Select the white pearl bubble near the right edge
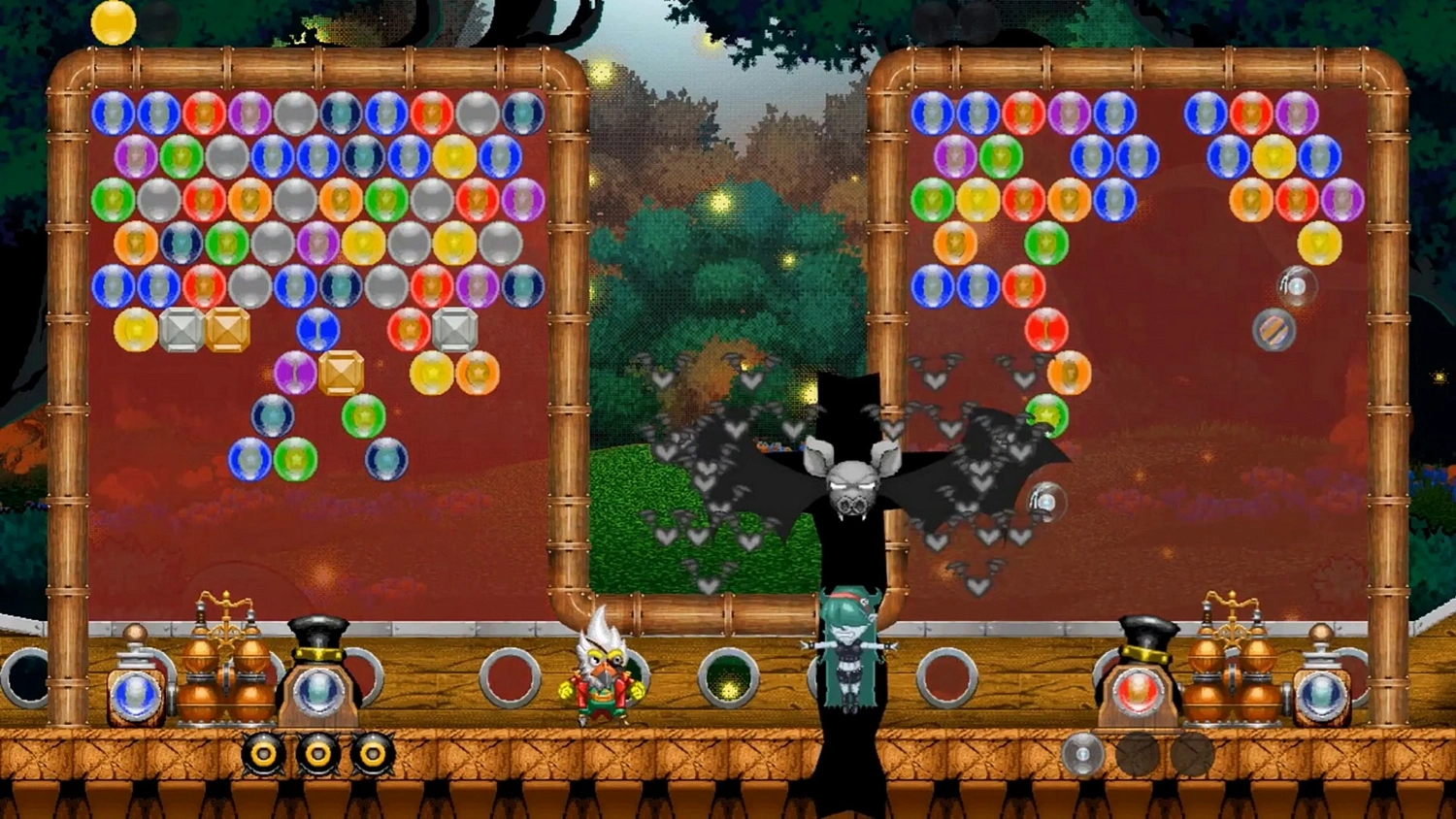 (1297, 285)
